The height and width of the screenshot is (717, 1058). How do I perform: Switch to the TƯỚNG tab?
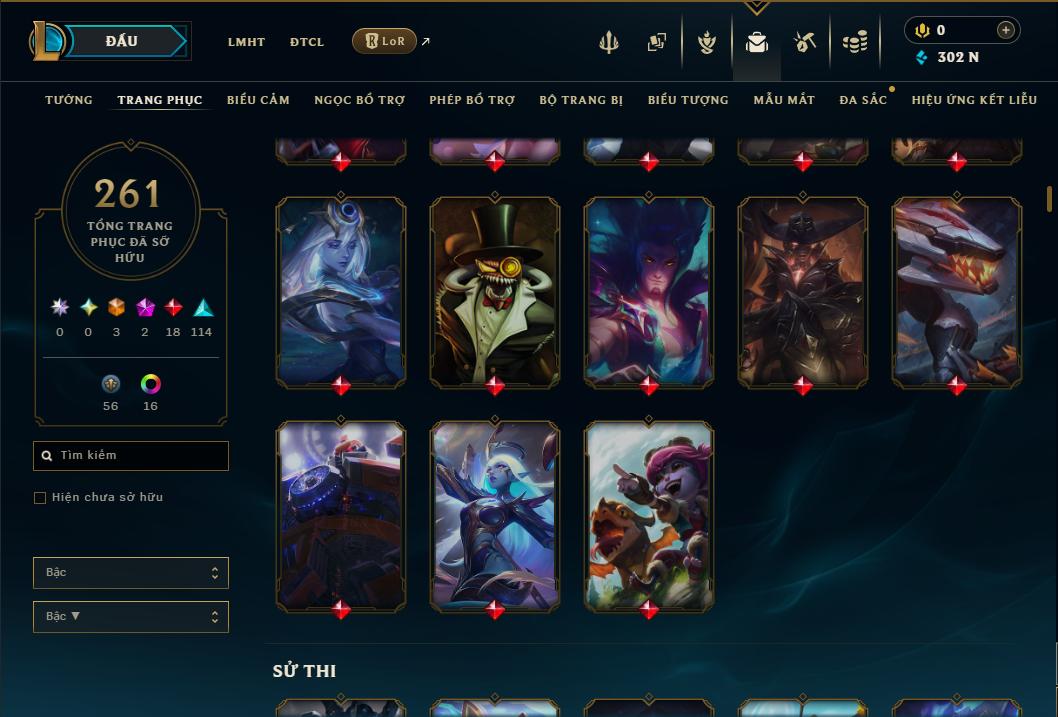[69, 100]
